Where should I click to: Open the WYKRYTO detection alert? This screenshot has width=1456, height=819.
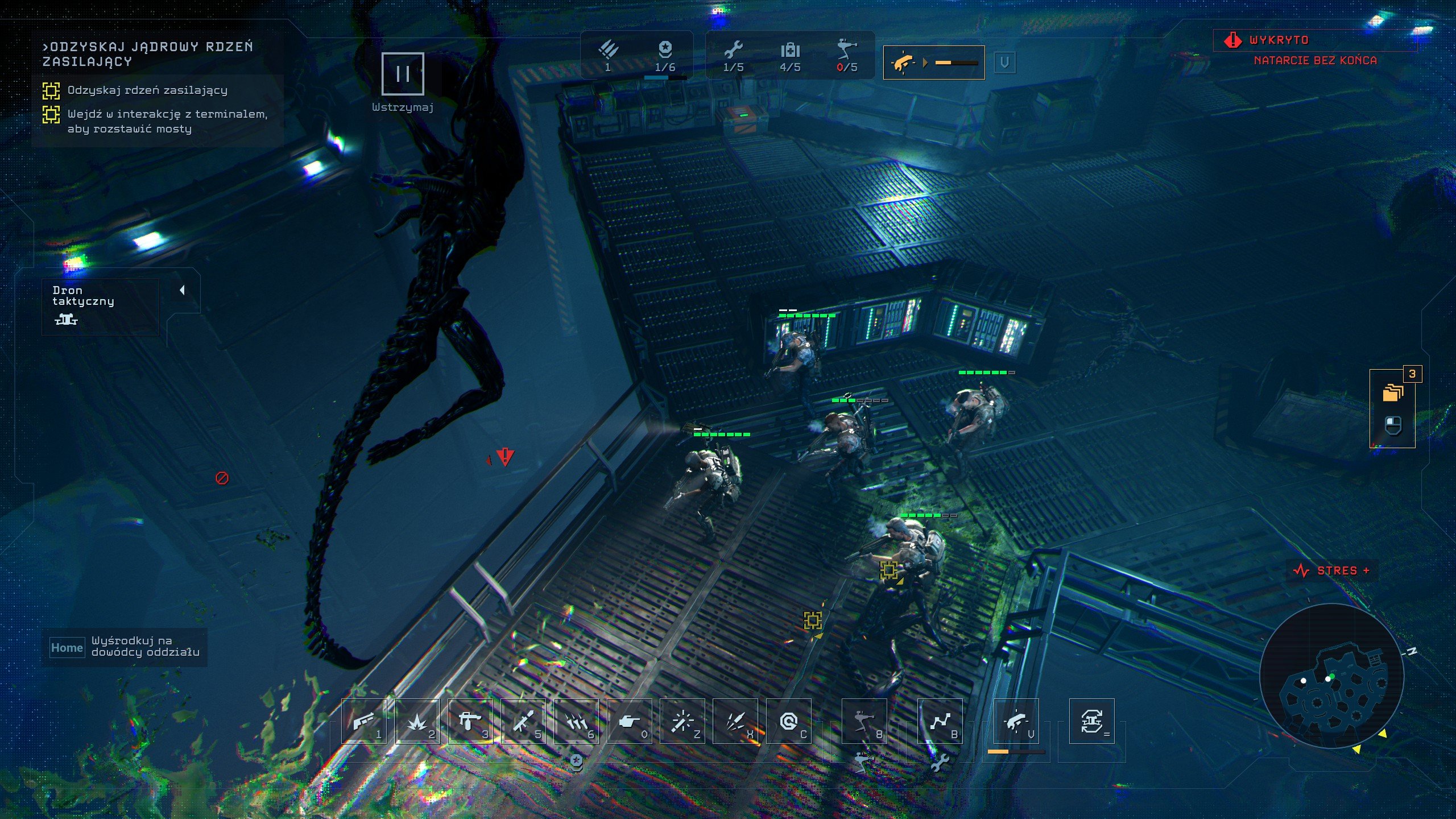[1278, 40]
